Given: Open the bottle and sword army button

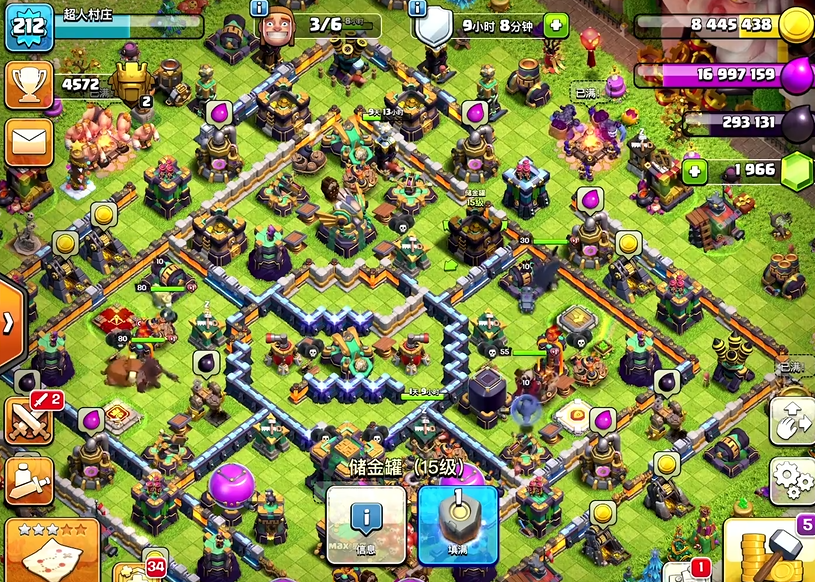Looking at the screenshot, I should point(29,481).
